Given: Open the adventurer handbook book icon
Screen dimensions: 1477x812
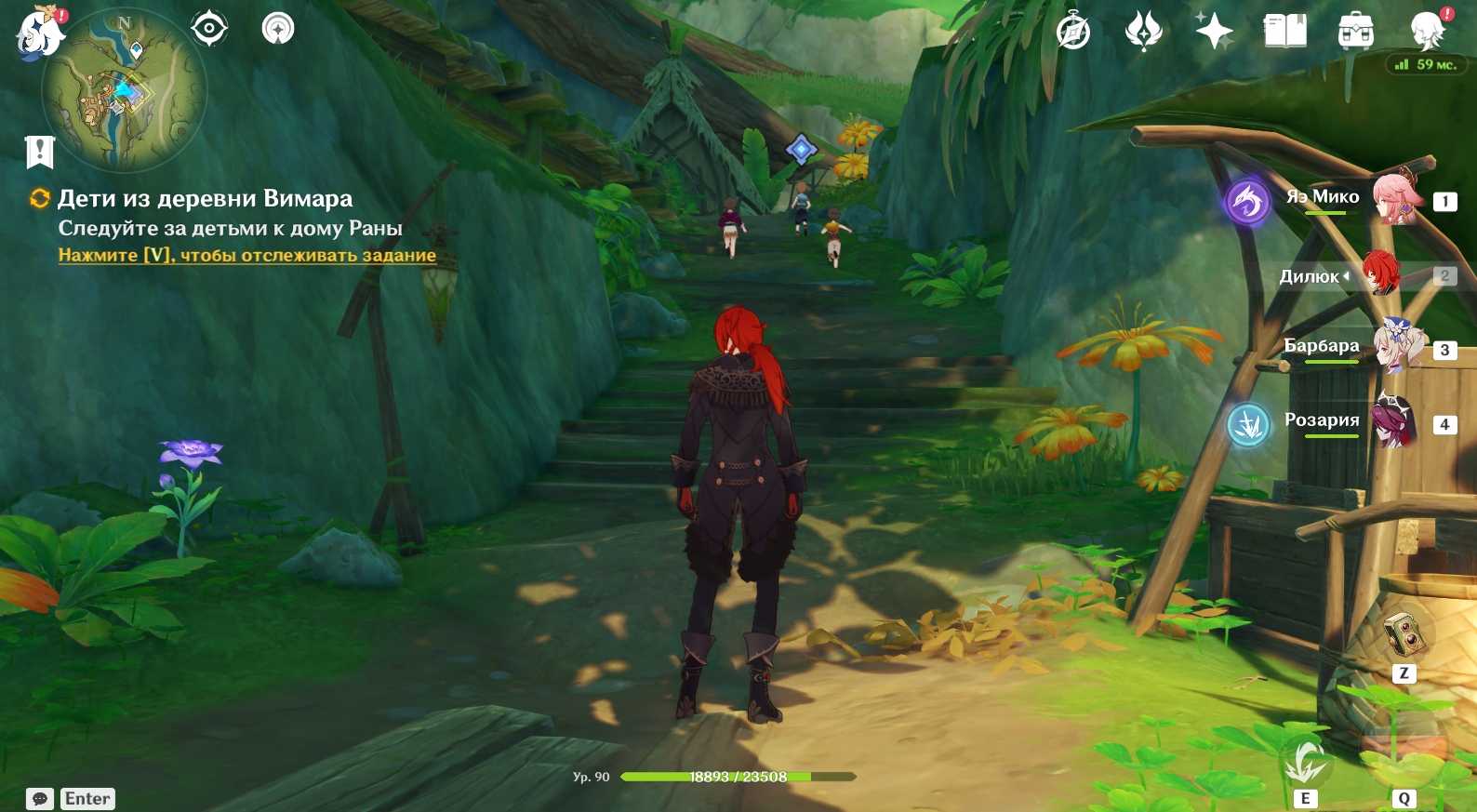Looking at the screenshot, I should (1284, 32).
